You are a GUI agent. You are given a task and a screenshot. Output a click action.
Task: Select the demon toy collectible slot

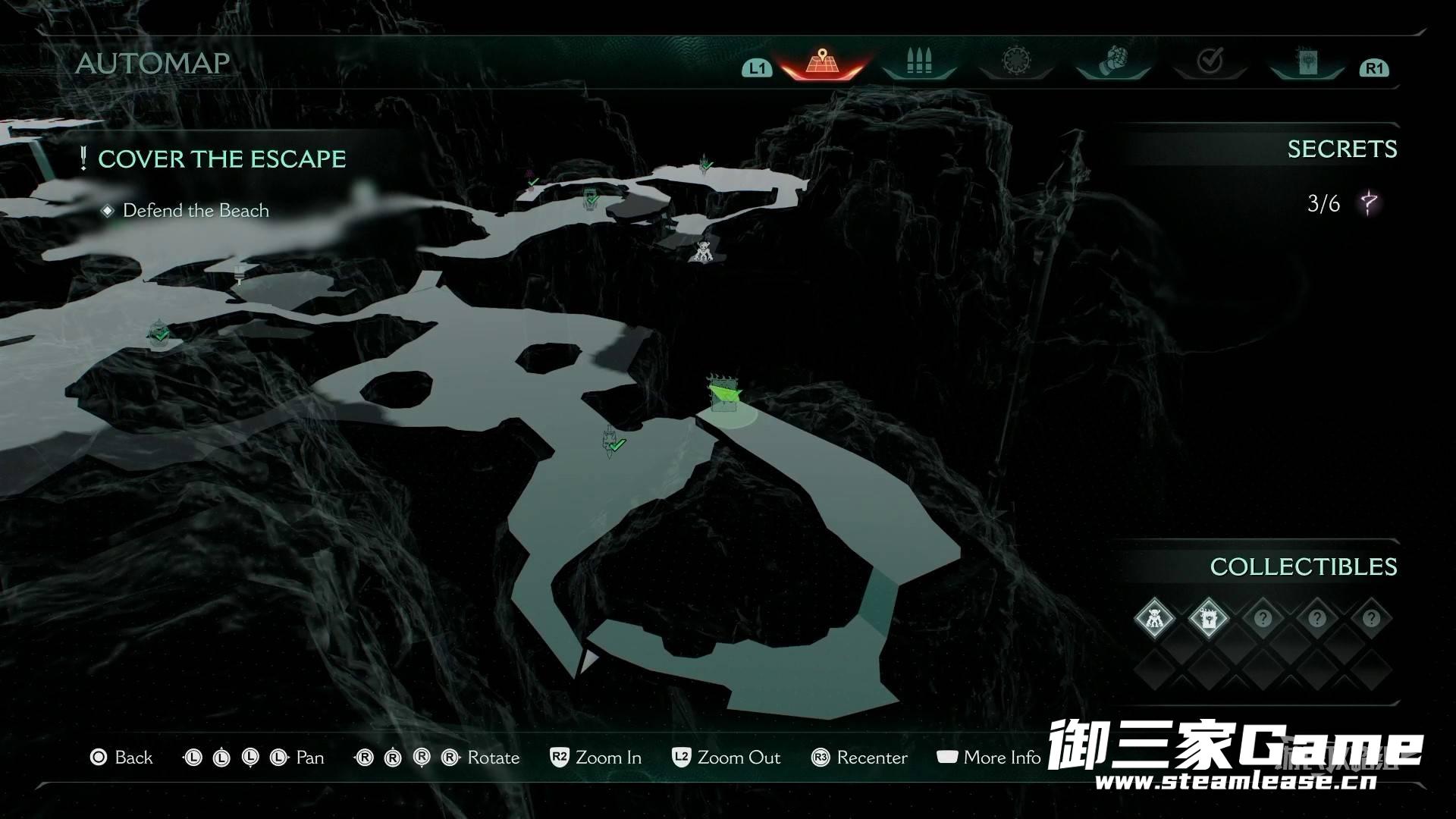[1154, 619]
